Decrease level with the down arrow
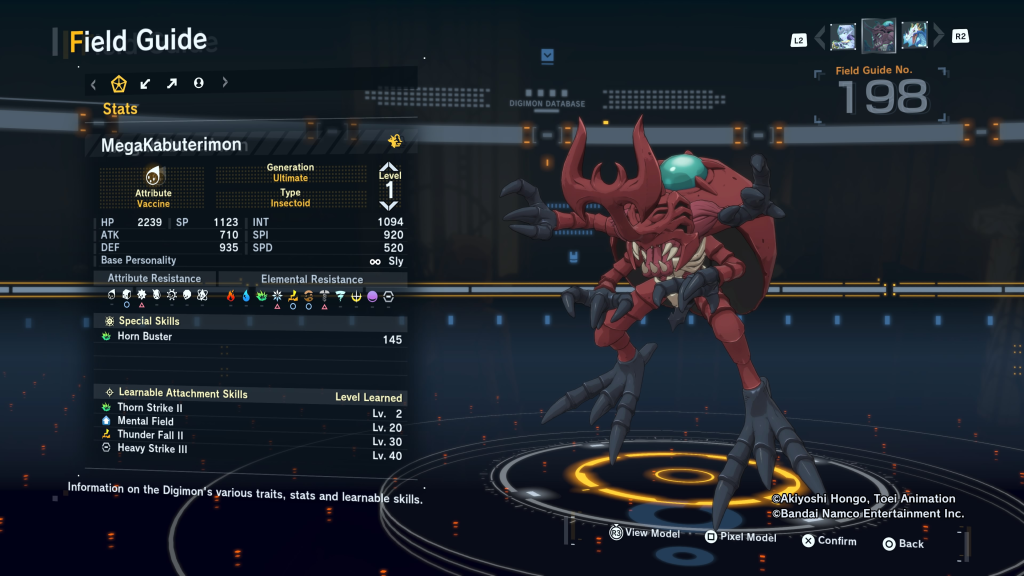The height and width of the screenshot is (576, 1024). pos(389,205)
